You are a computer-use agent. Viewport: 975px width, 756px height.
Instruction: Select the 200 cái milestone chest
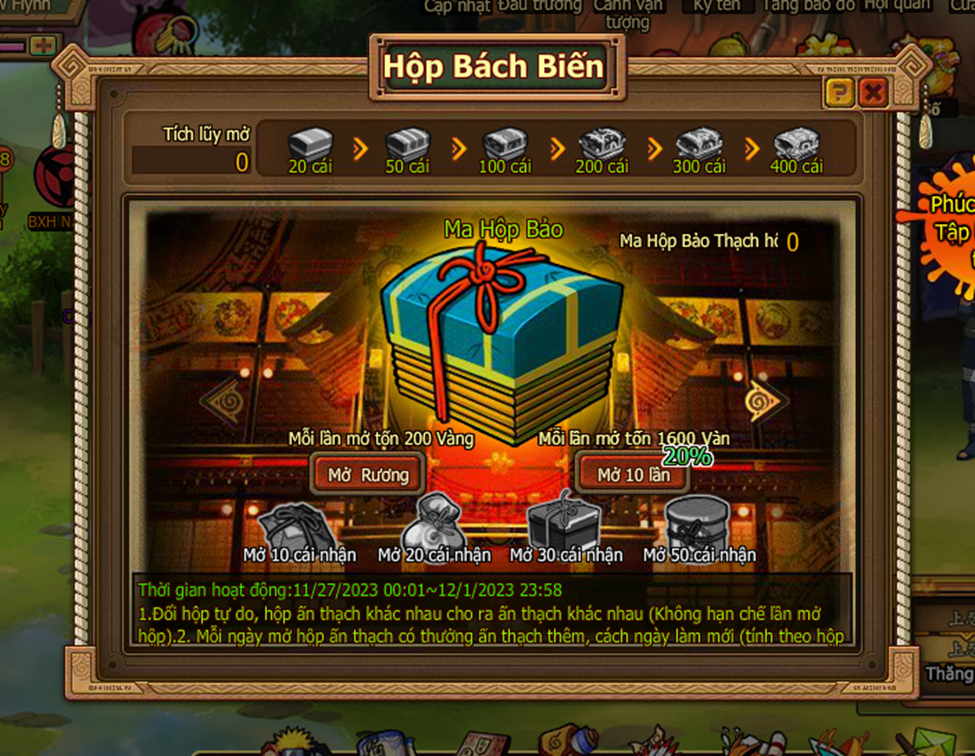point(602,145)
